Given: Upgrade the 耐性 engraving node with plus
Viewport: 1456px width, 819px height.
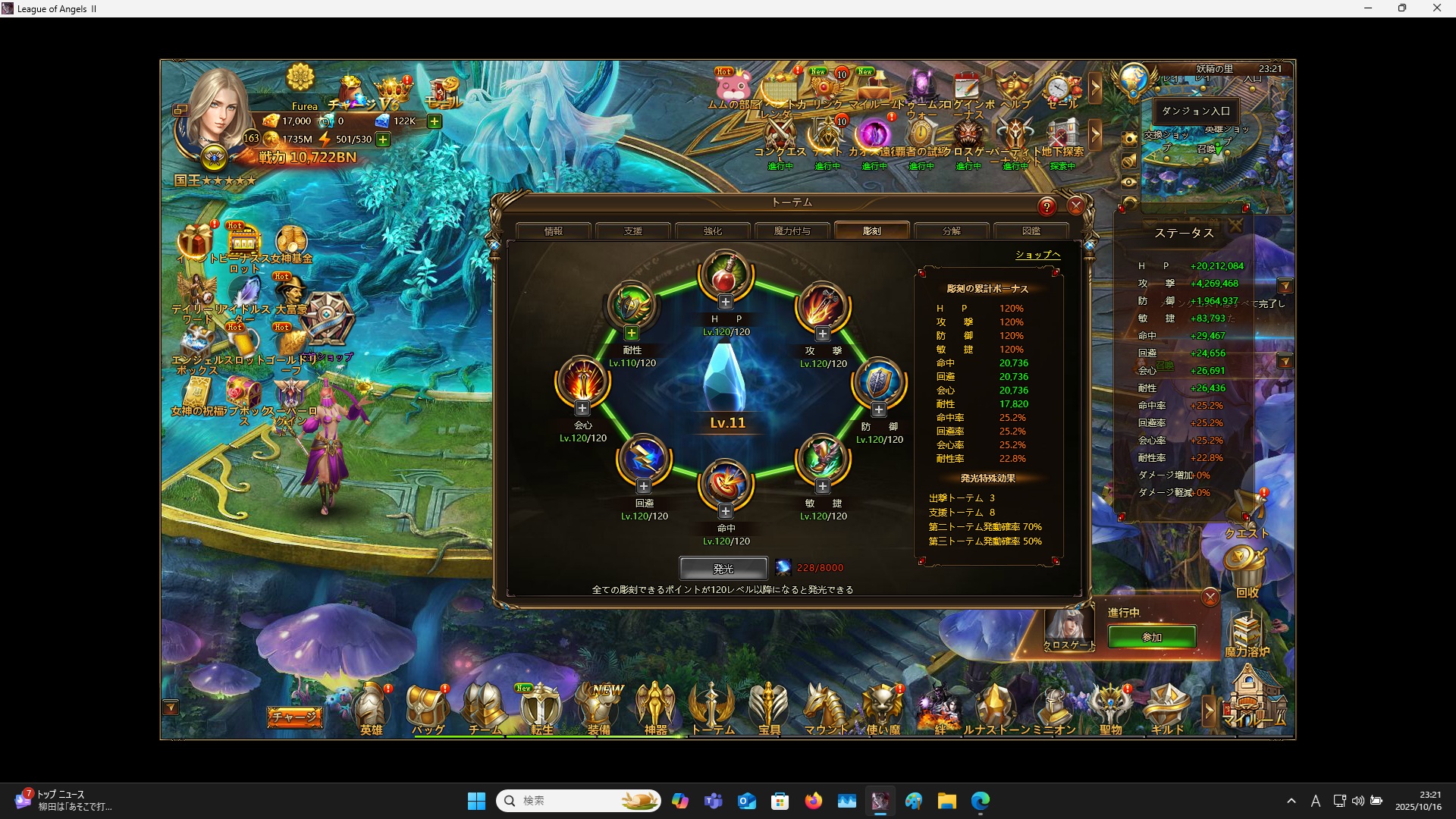Looking at the screenshot, I should [632, 333].
